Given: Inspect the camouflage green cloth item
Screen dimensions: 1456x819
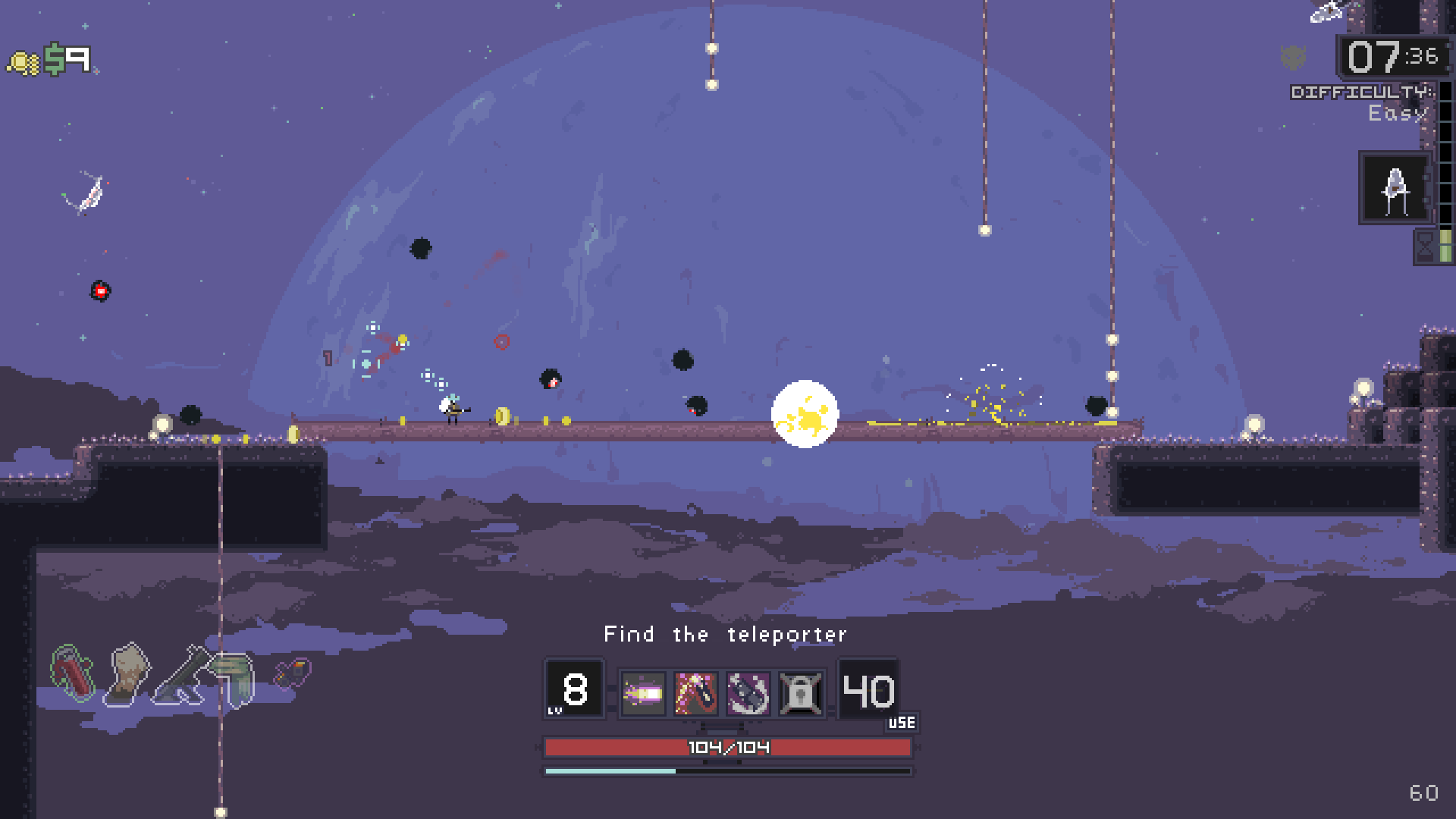Looking at the screenshot, I should click(235, 677).
